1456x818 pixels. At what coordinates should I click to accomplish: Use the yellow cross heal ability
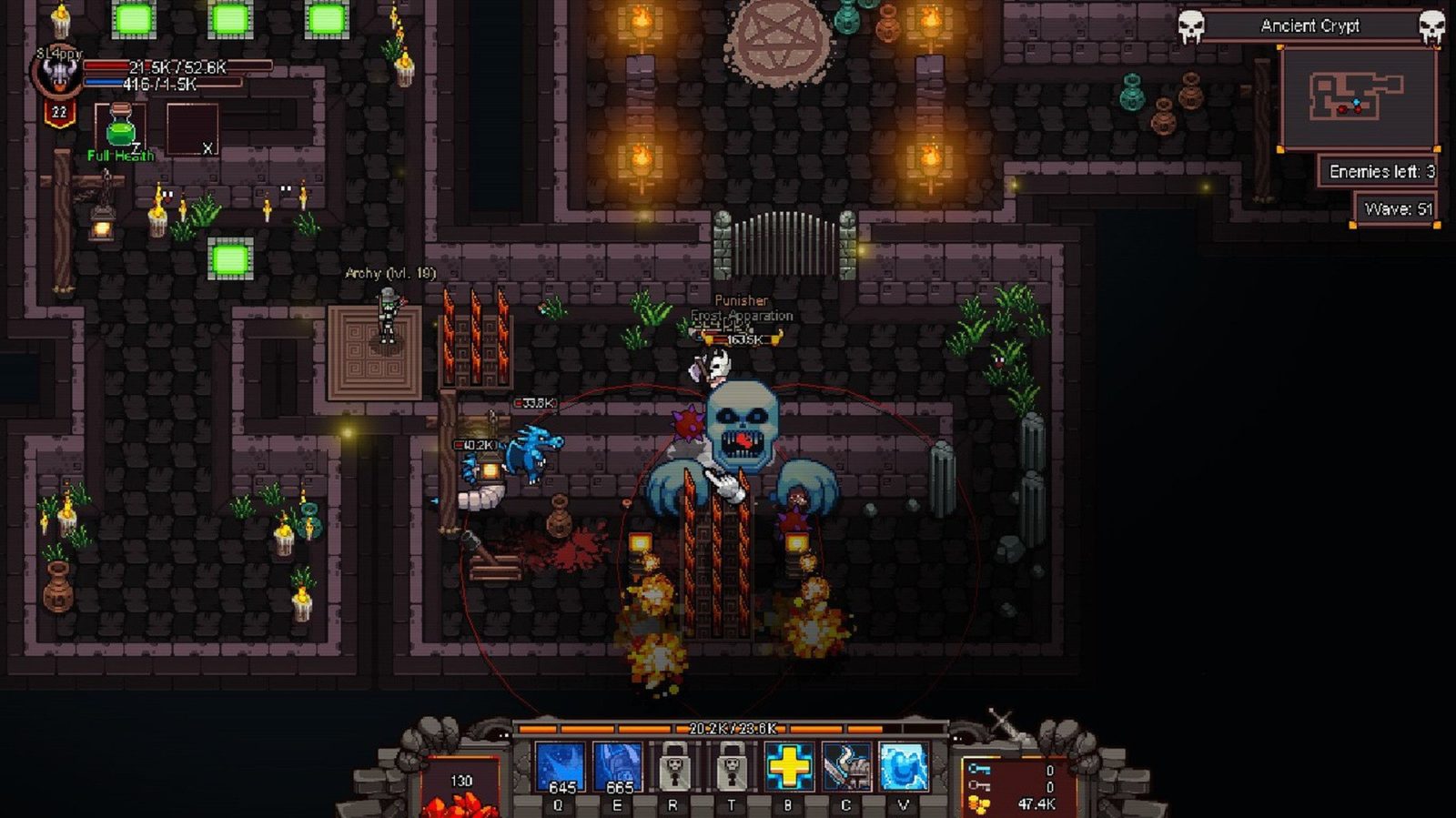coord(788,767)
